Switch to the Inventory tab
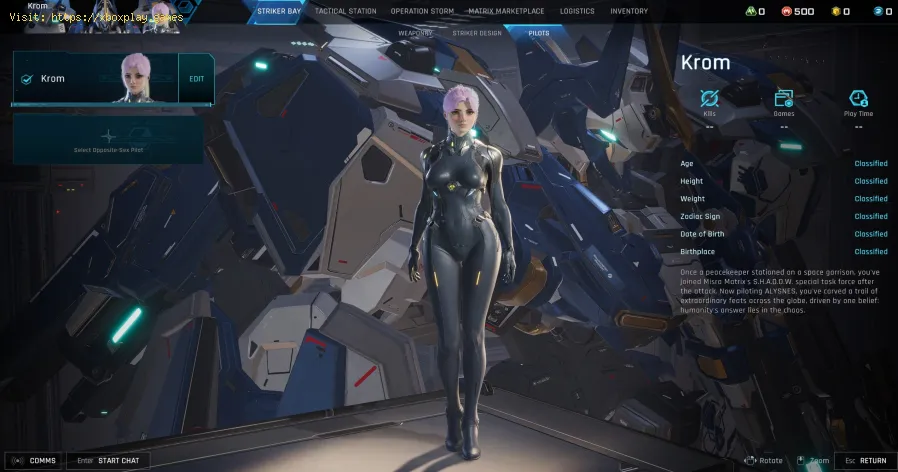Viewport: 898px width, 472px height. tap(629, 11)
